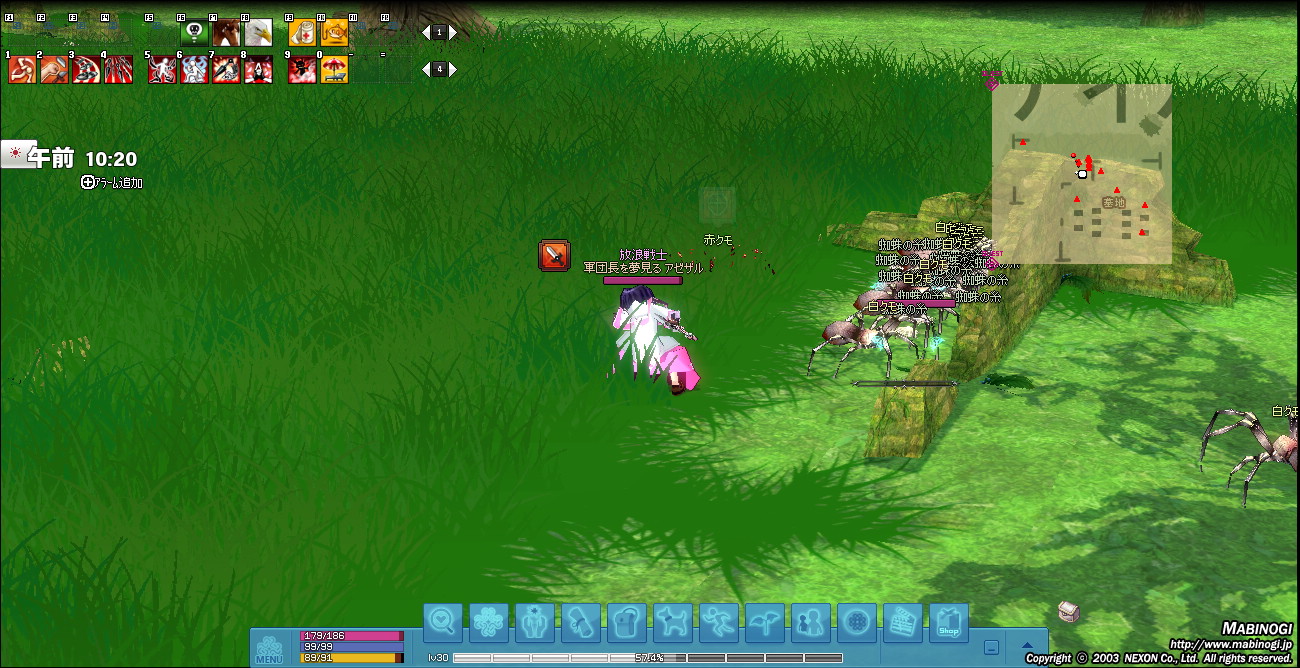Use the running figure skill in slot 1
The image size is (1300, 668).
coord(22,69)
